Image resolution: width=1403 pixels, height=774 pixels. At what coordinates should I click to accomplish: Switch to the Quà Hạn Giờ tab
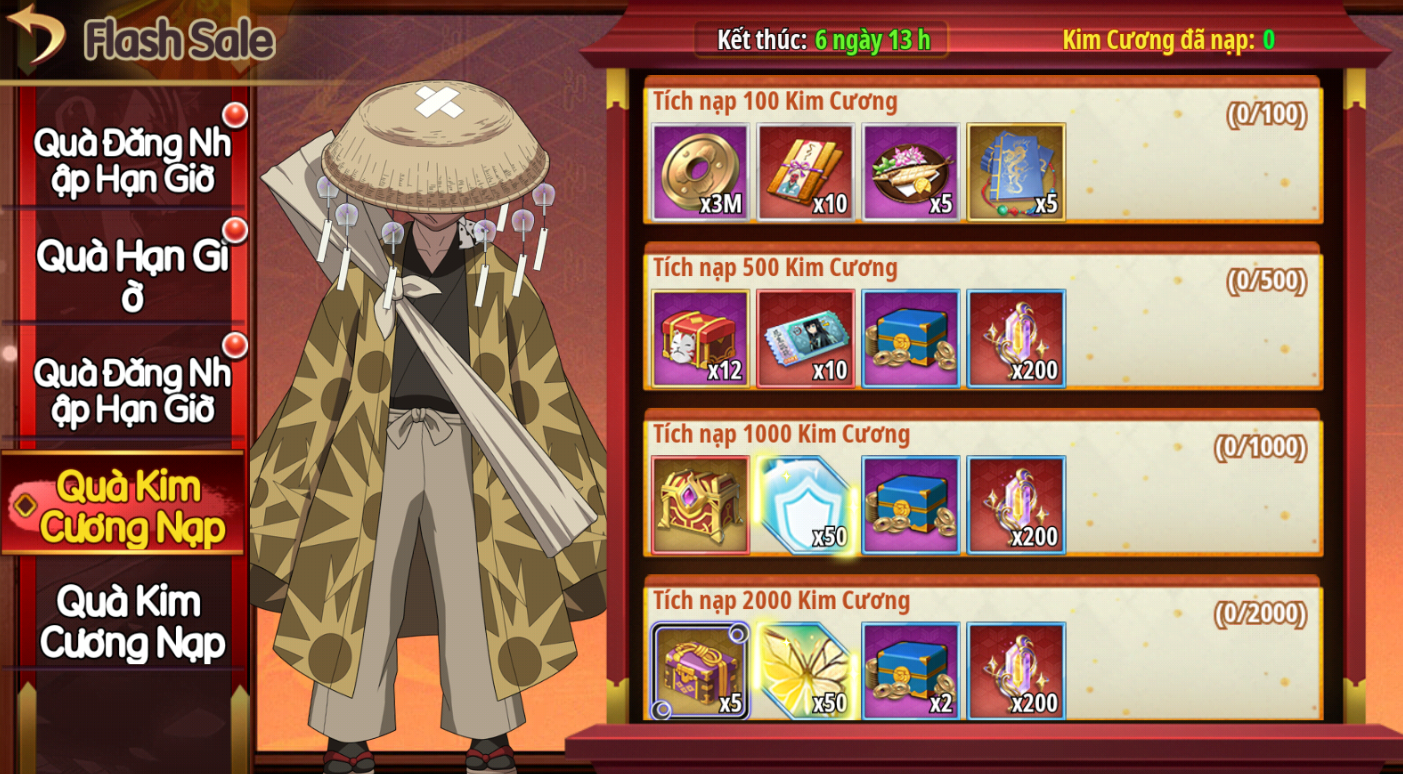132,274
